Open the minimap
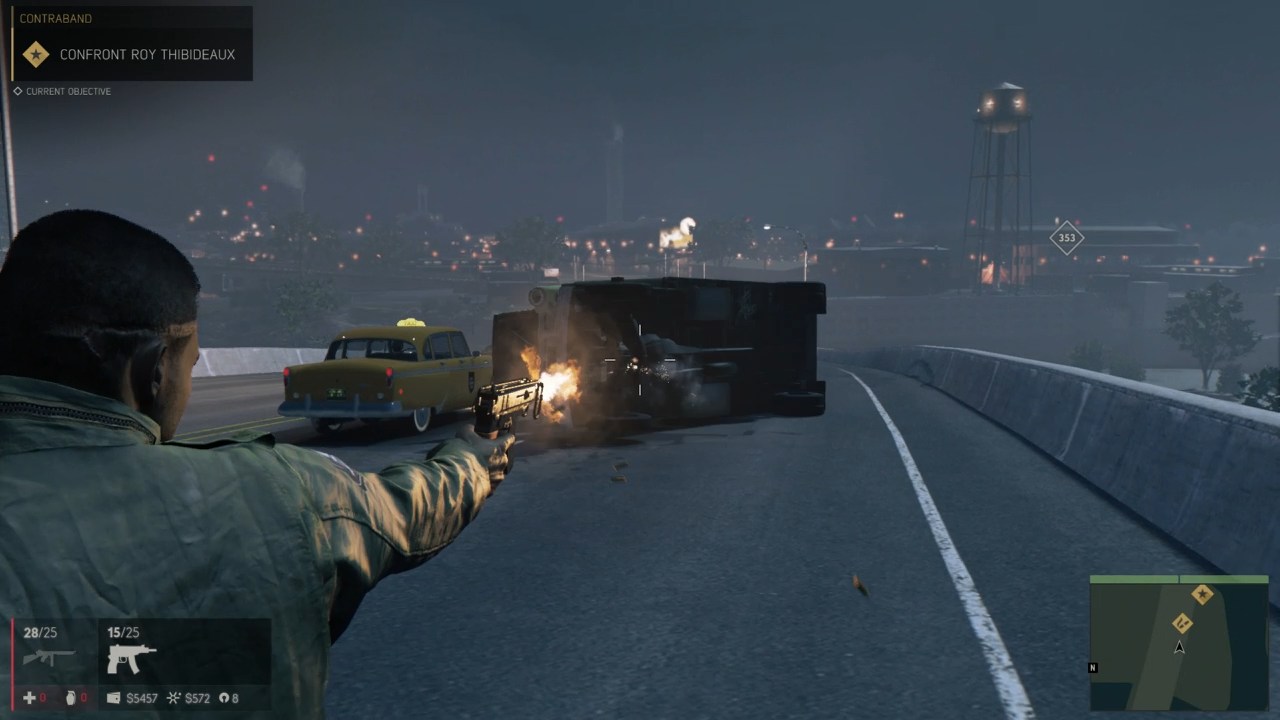Viewport: 1280px width, 720px height. coord(1179,643)
